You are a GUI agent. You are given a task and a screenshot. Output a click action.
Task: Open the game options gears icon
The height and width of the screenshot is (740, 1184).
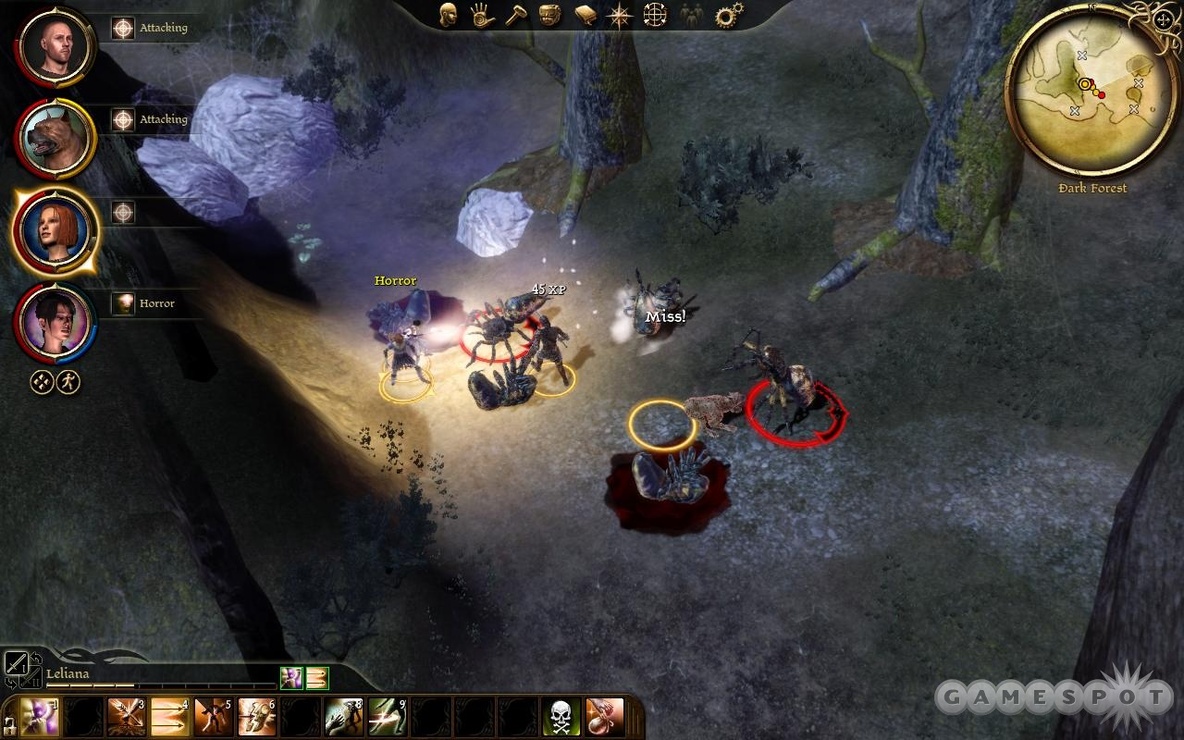point(727,15)
